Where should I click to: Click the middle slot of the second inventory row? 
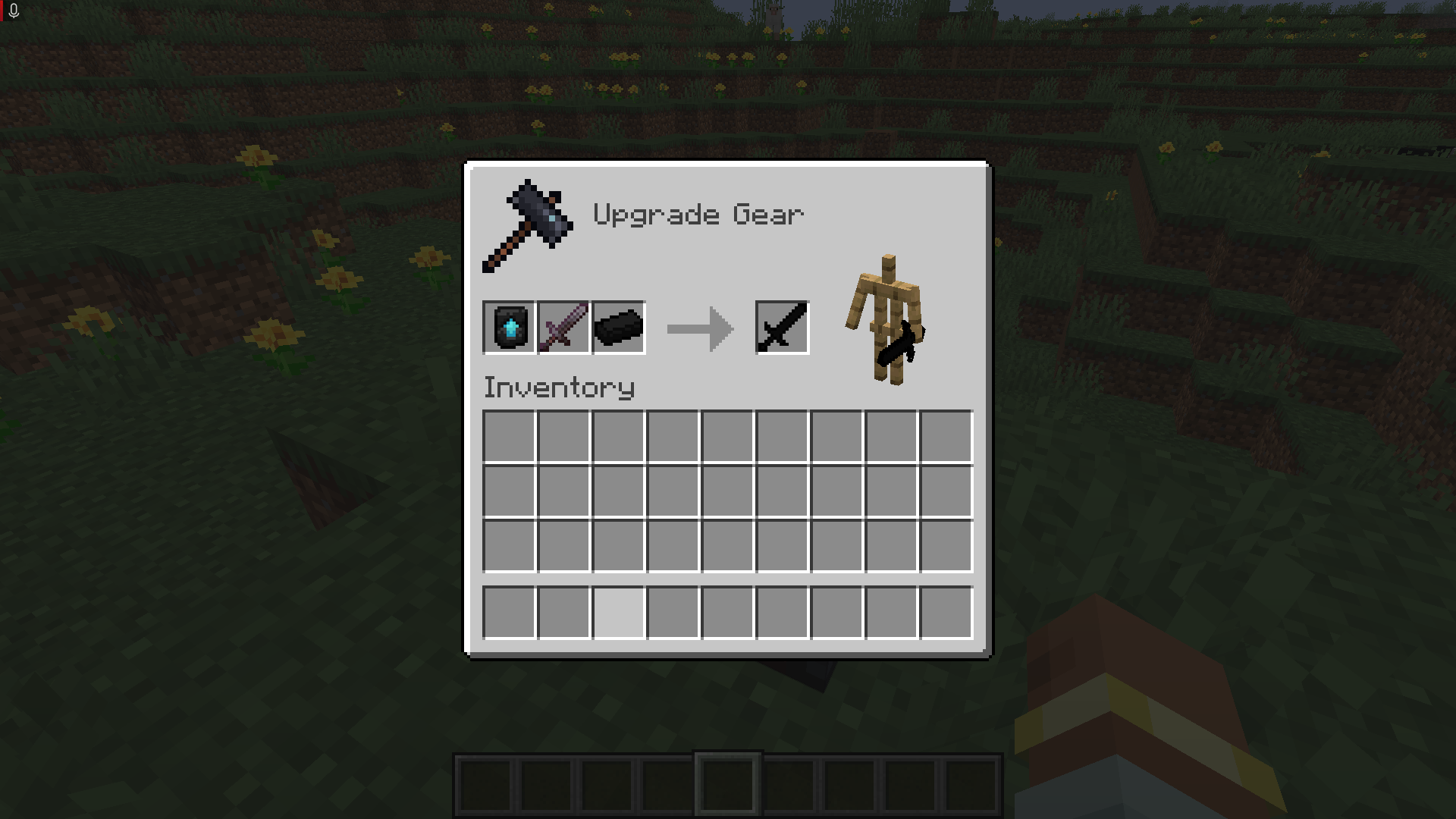point(726,491)
